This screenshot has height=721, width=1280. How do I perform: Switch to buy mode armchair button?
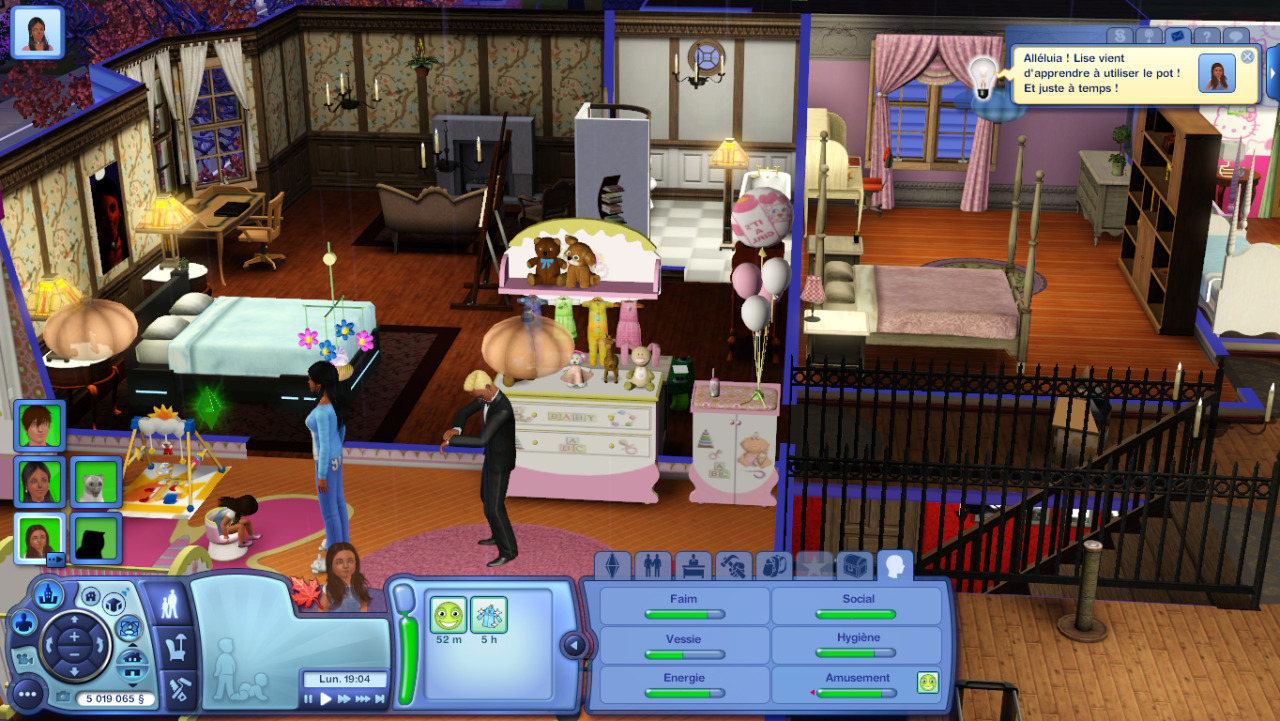[x=178, y=648]
